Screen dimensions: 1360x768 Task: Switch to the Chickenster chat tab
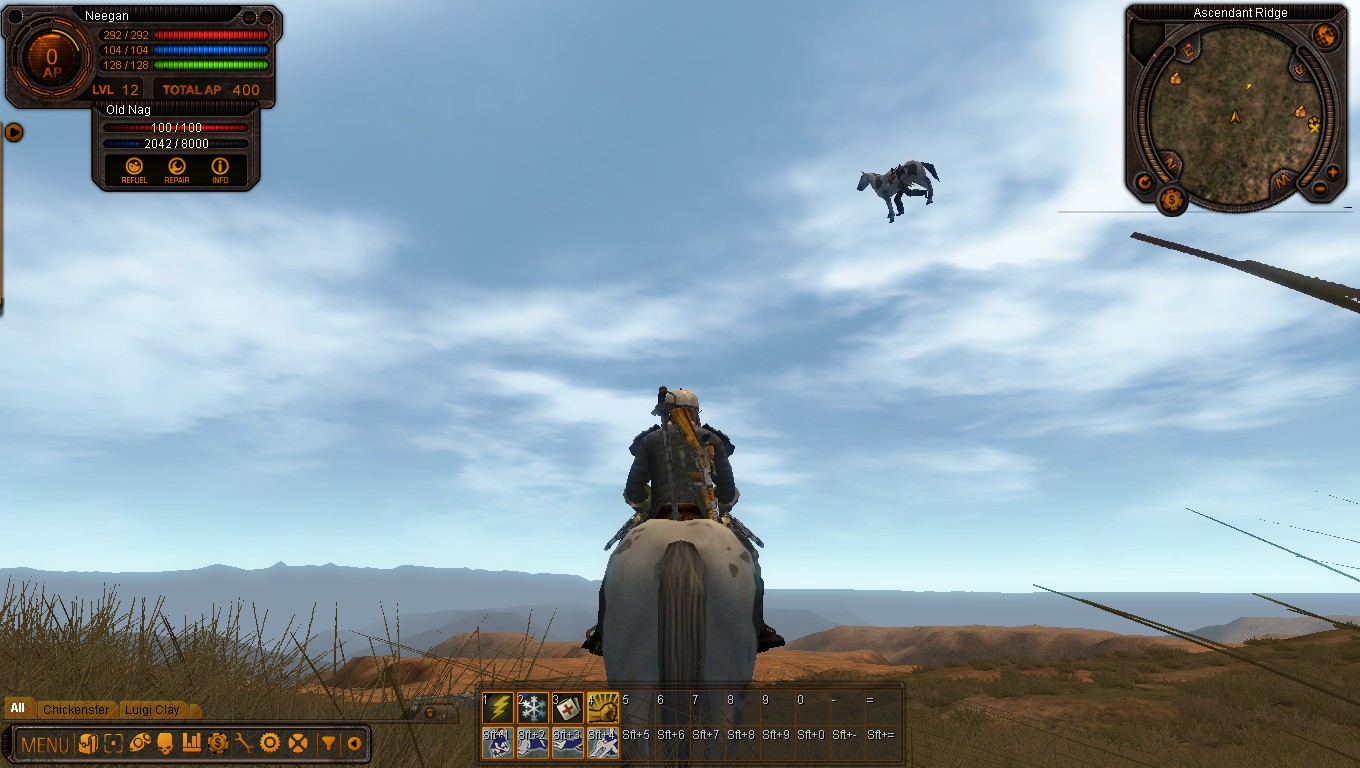click(x=75, y=709)
